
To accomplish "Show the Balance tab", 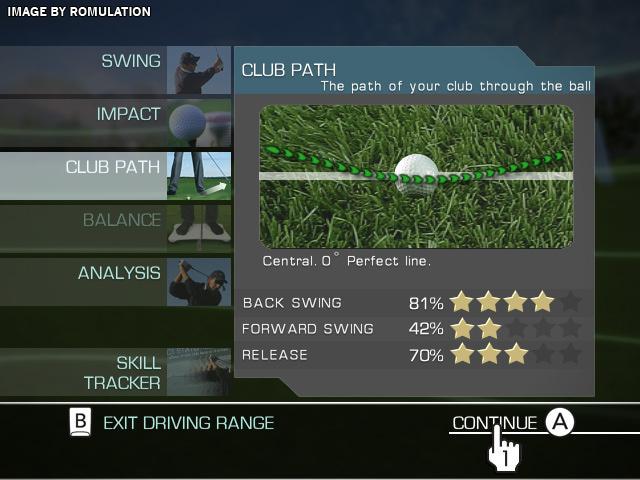I will click(115, 228).
